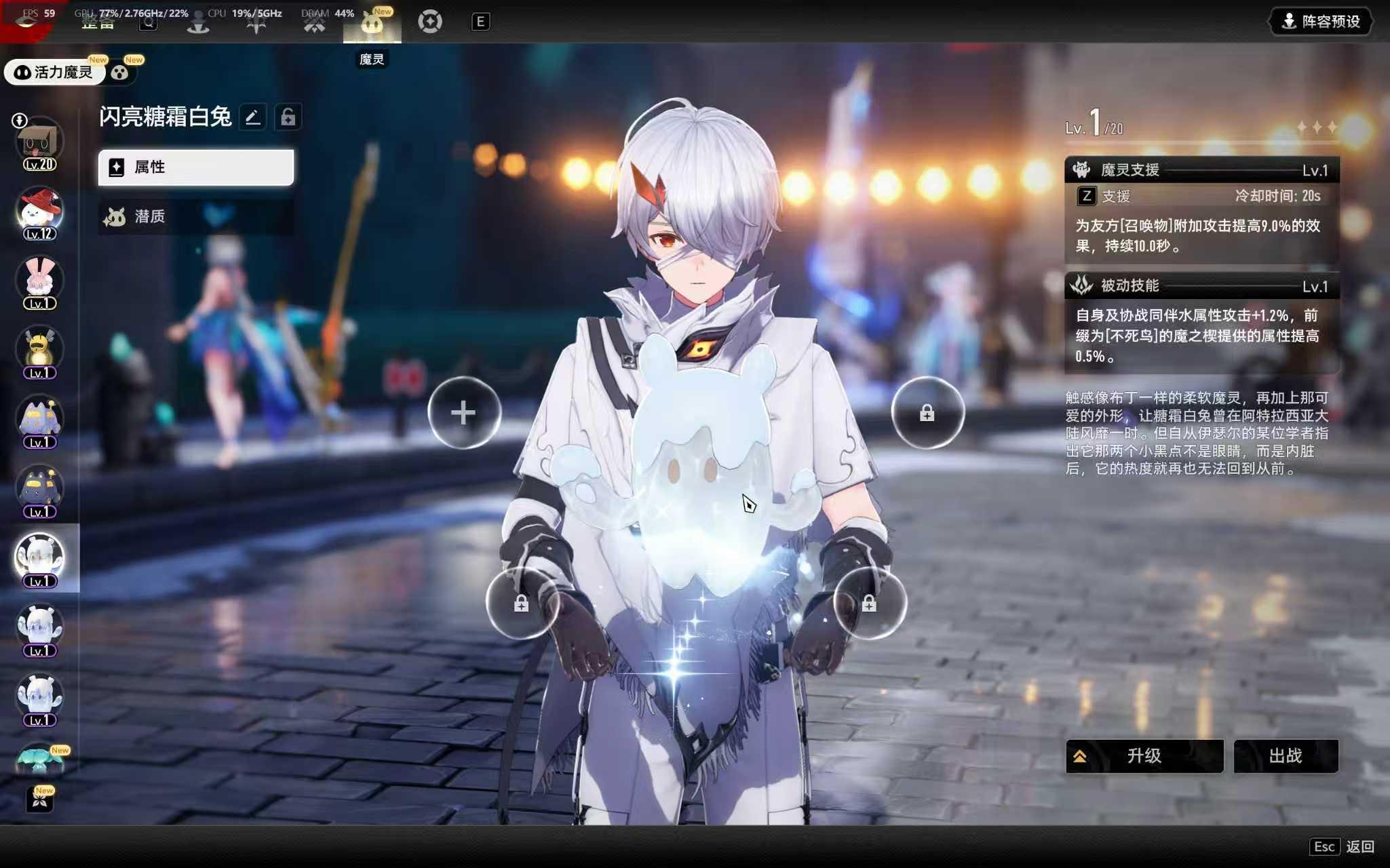Click the 出战 deploy button
1390x868 pixels.
[1286, 755]
